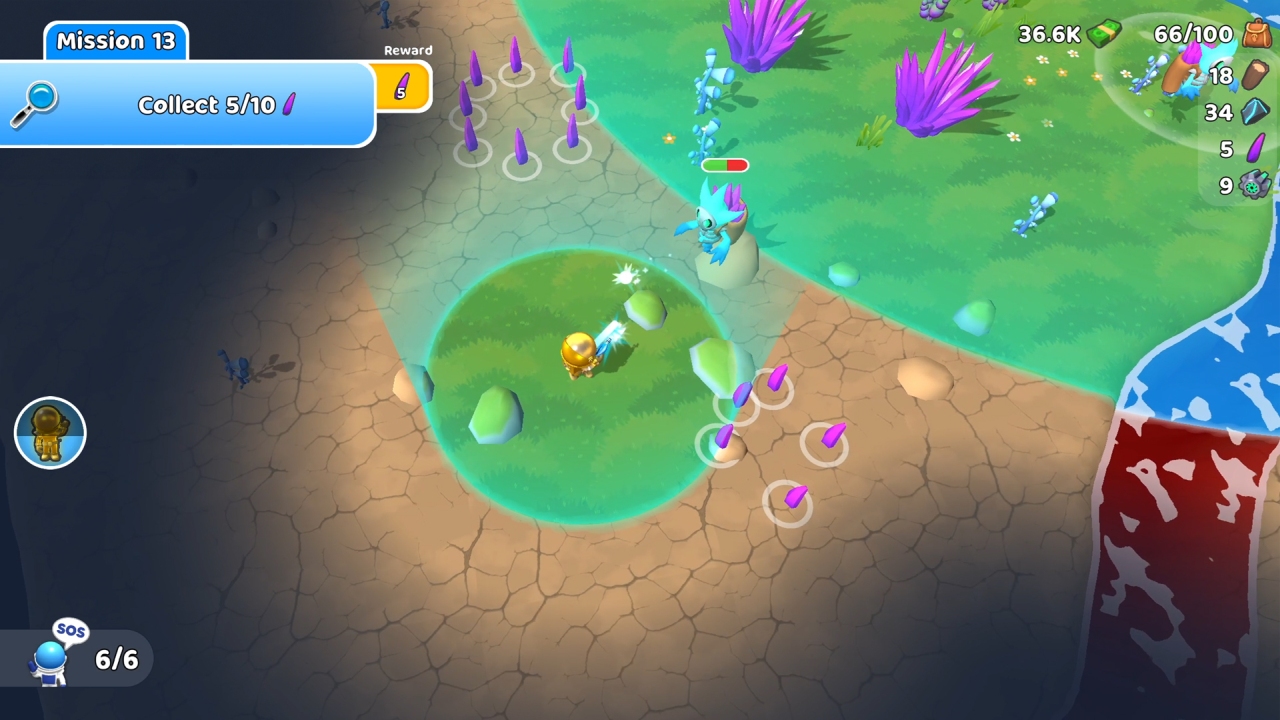Click the purple spike resource icon
Viewport: 1280px width, 720px height.
click(1253, 150)
